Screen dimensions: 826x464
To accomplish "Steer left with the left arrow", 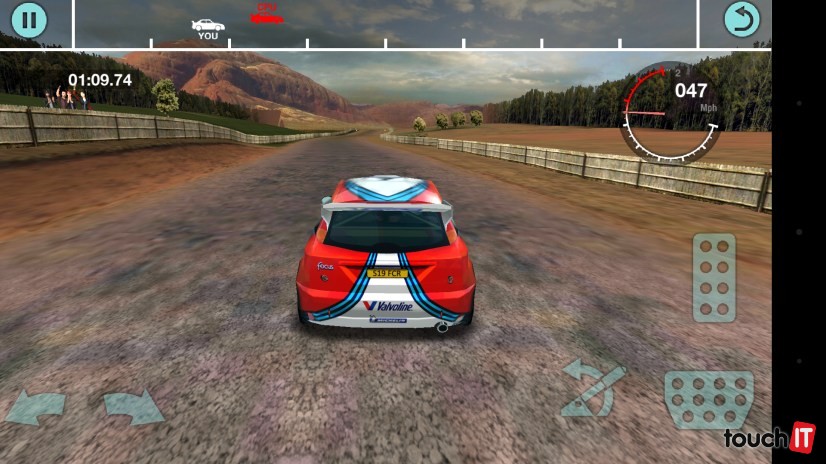I will tap(36, 407).
